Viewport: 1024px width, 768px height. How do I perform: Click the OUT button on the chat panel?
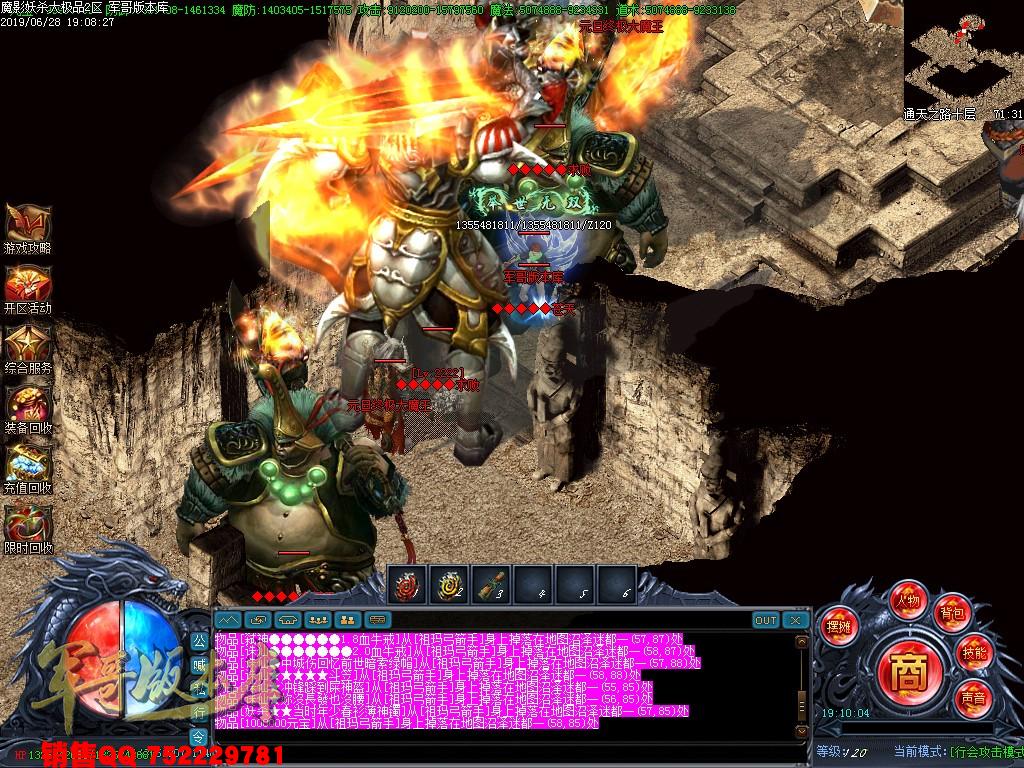coord(765,620)
